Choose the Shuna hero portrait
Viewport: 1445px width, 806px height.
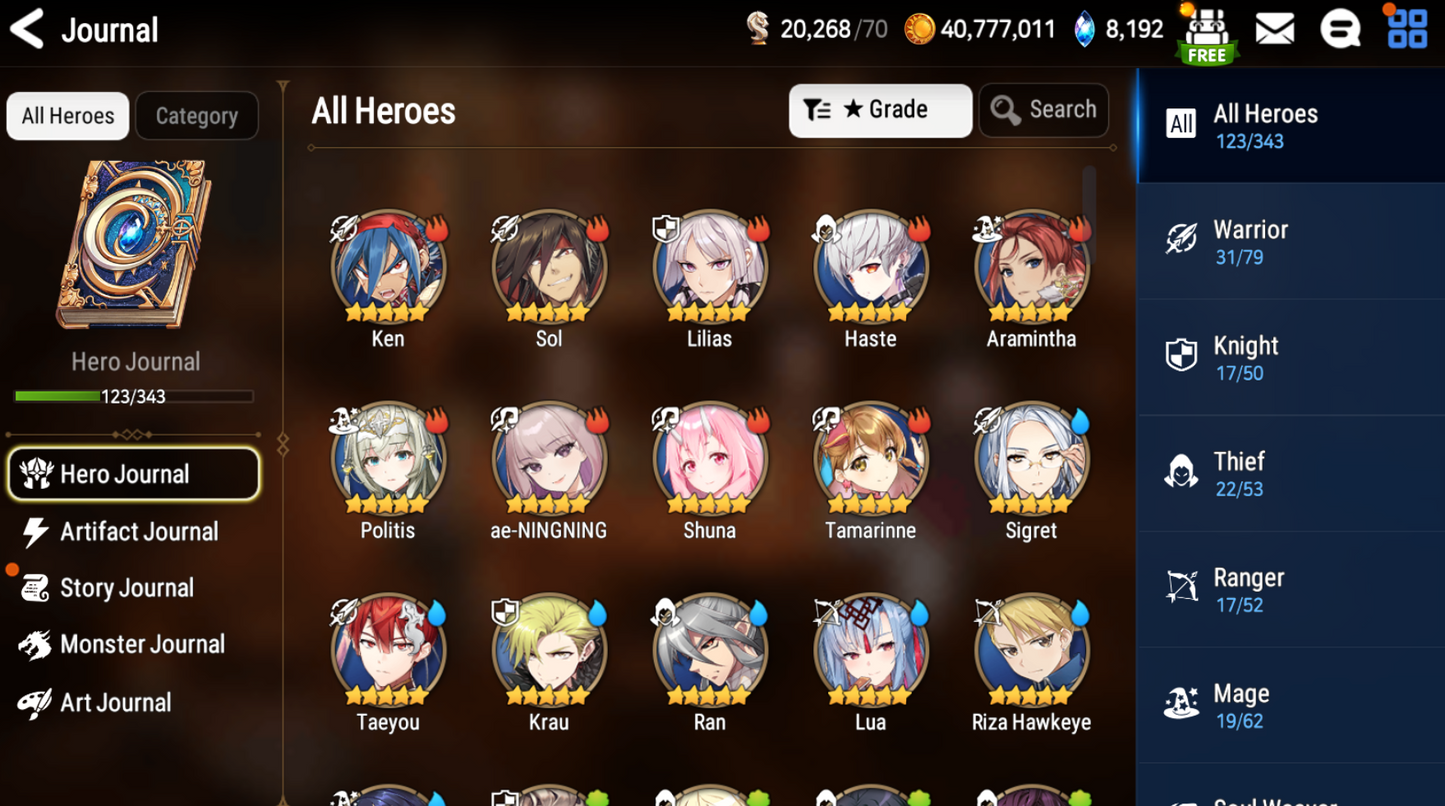coord(709,459)
